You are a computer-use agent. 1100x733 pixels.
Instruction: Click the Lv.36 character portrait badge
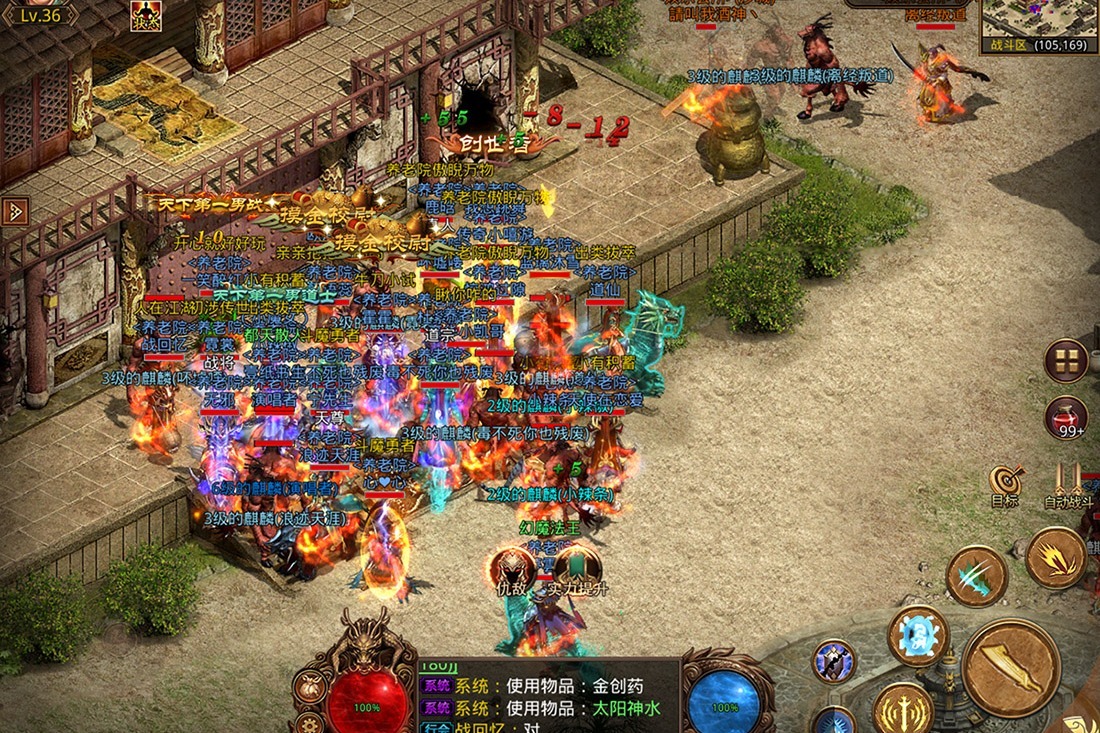(x=40, y=13)
